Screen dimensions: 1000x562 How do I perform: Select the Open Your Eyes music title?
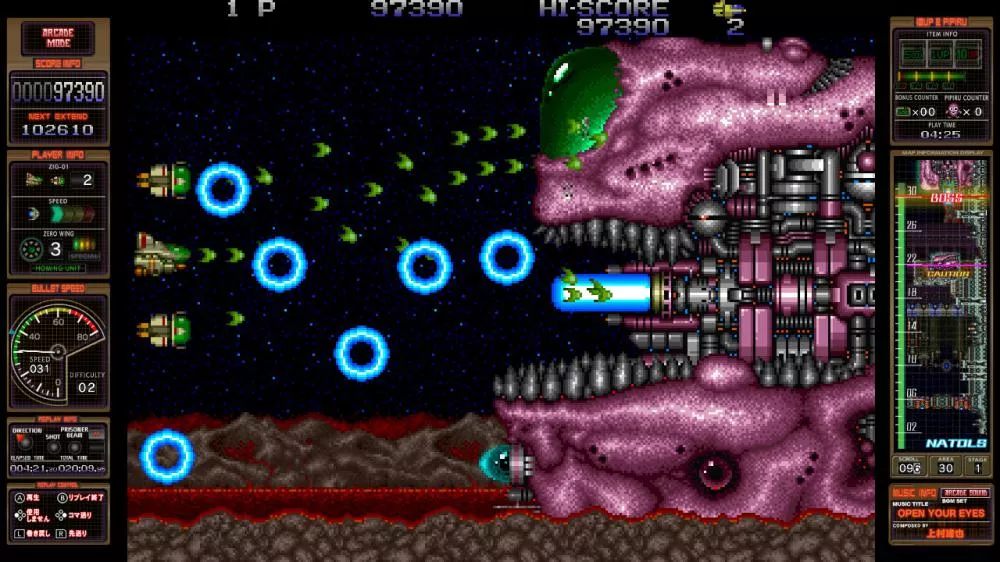940,513
